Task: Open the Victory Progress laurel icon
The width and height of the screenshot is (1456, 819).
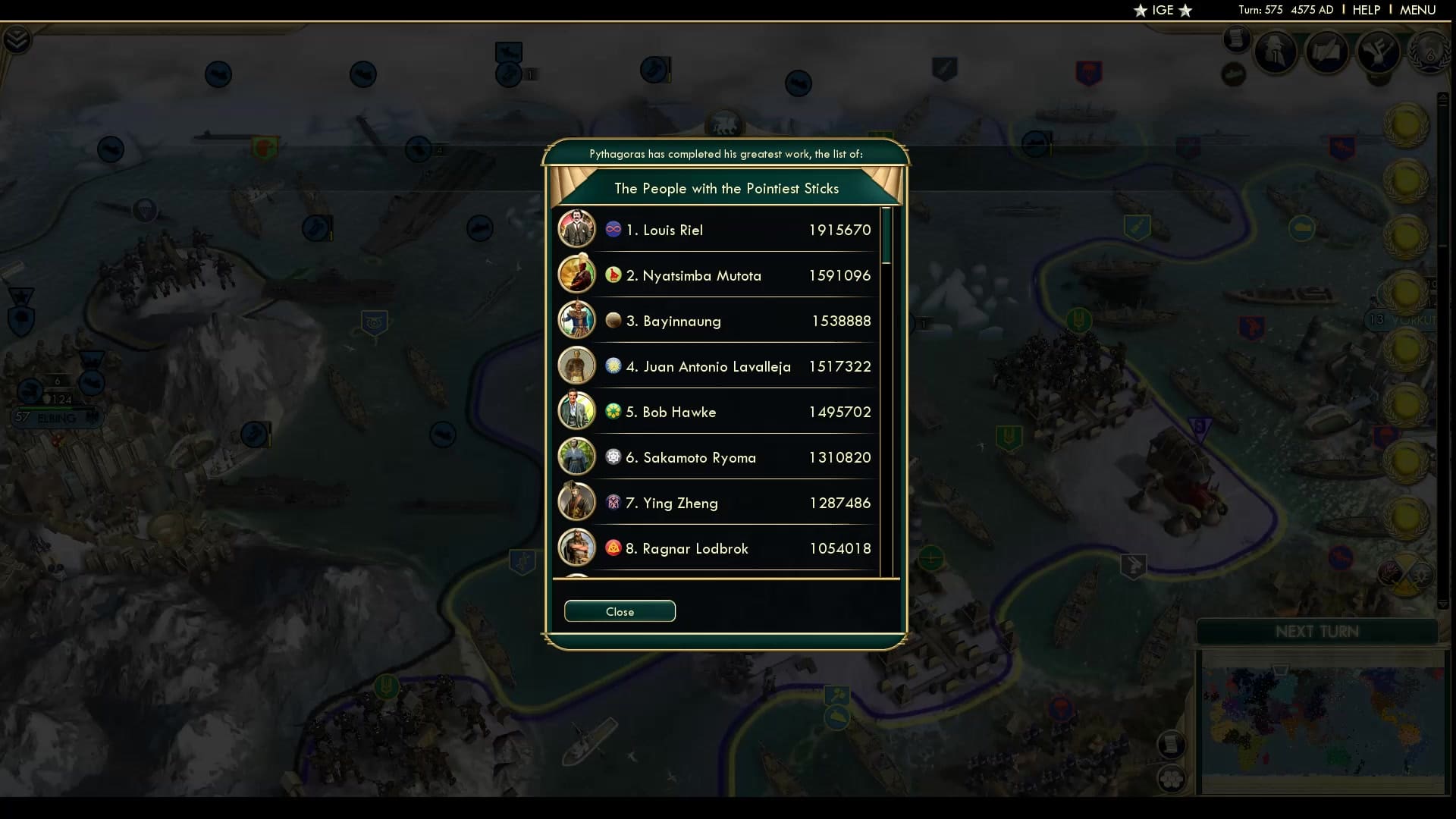Action: point(1430,53)
